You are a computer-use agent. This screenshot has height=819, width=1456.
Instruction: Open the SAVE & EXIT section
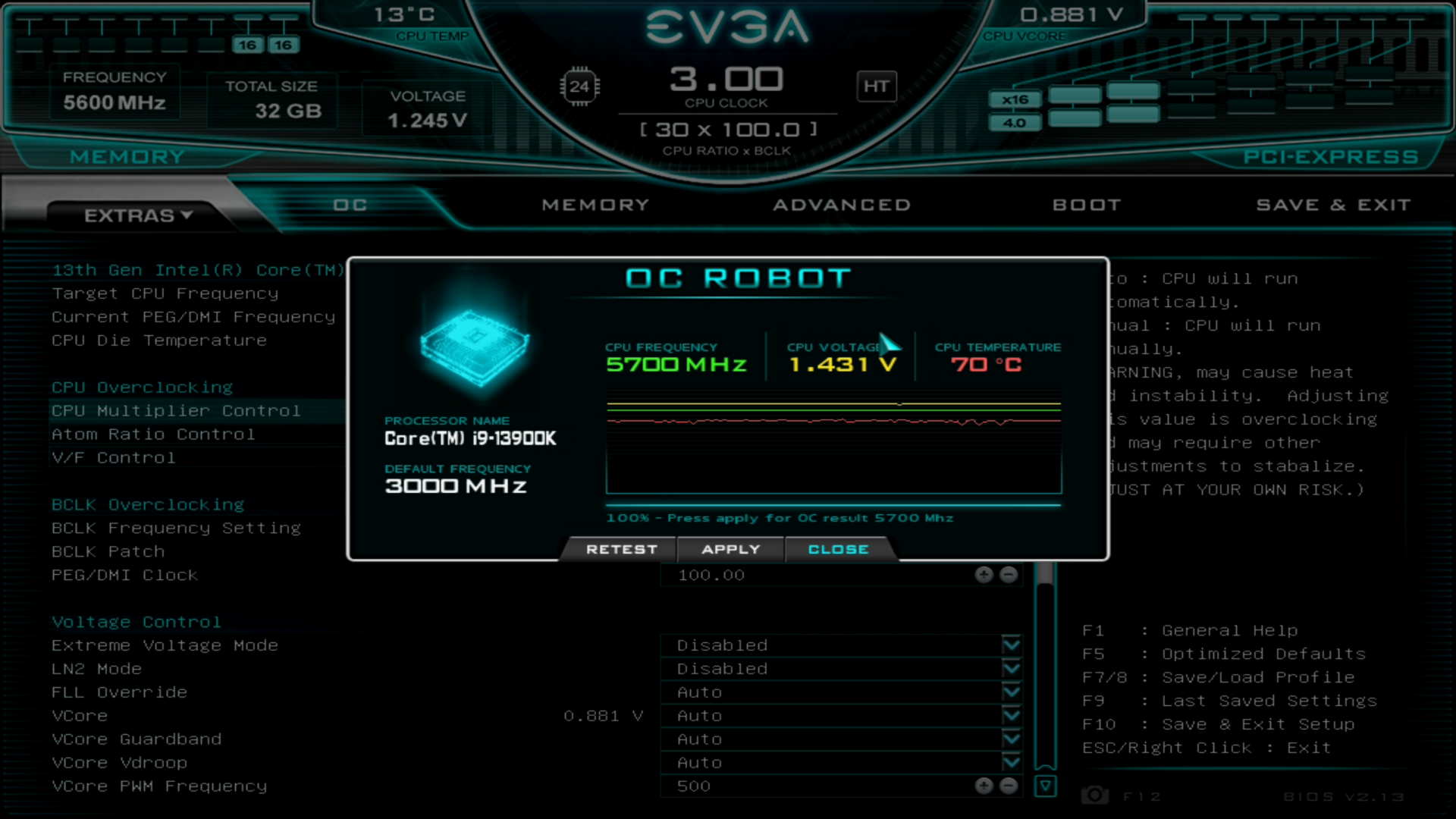coord(1333,204)
